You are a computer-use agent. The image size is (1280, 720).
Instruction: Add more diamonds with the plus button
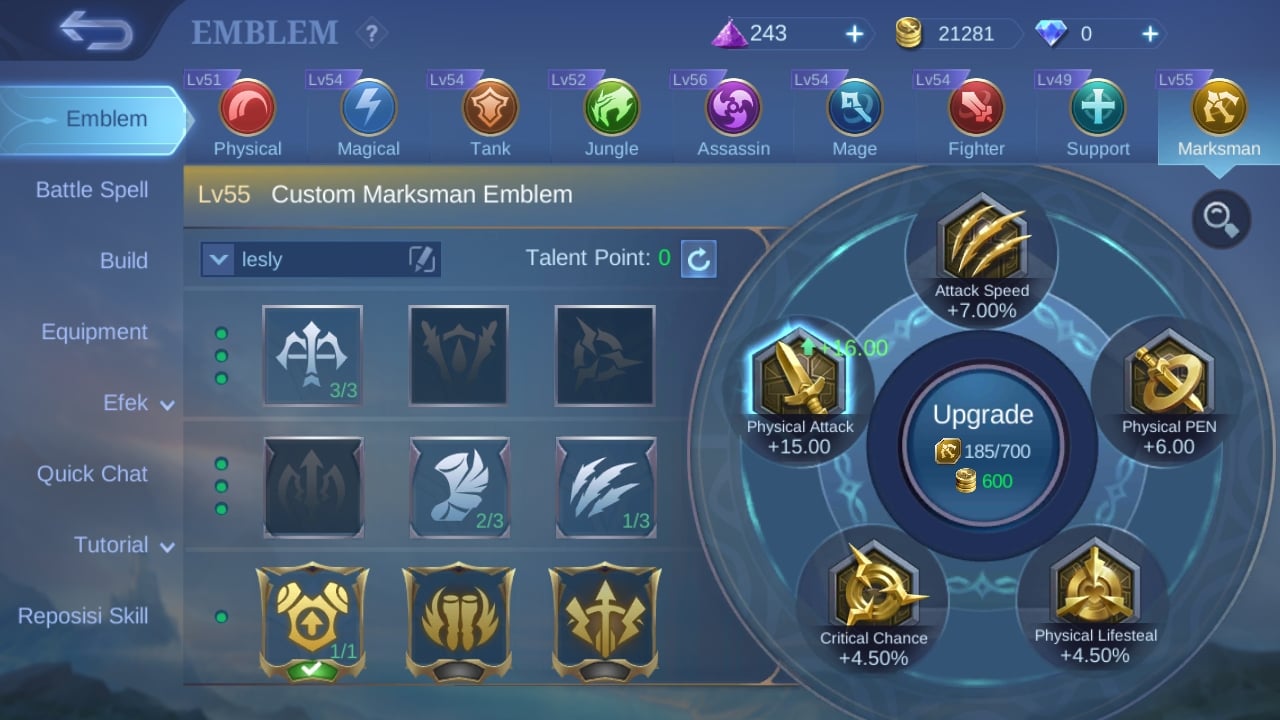[1150, 35]
